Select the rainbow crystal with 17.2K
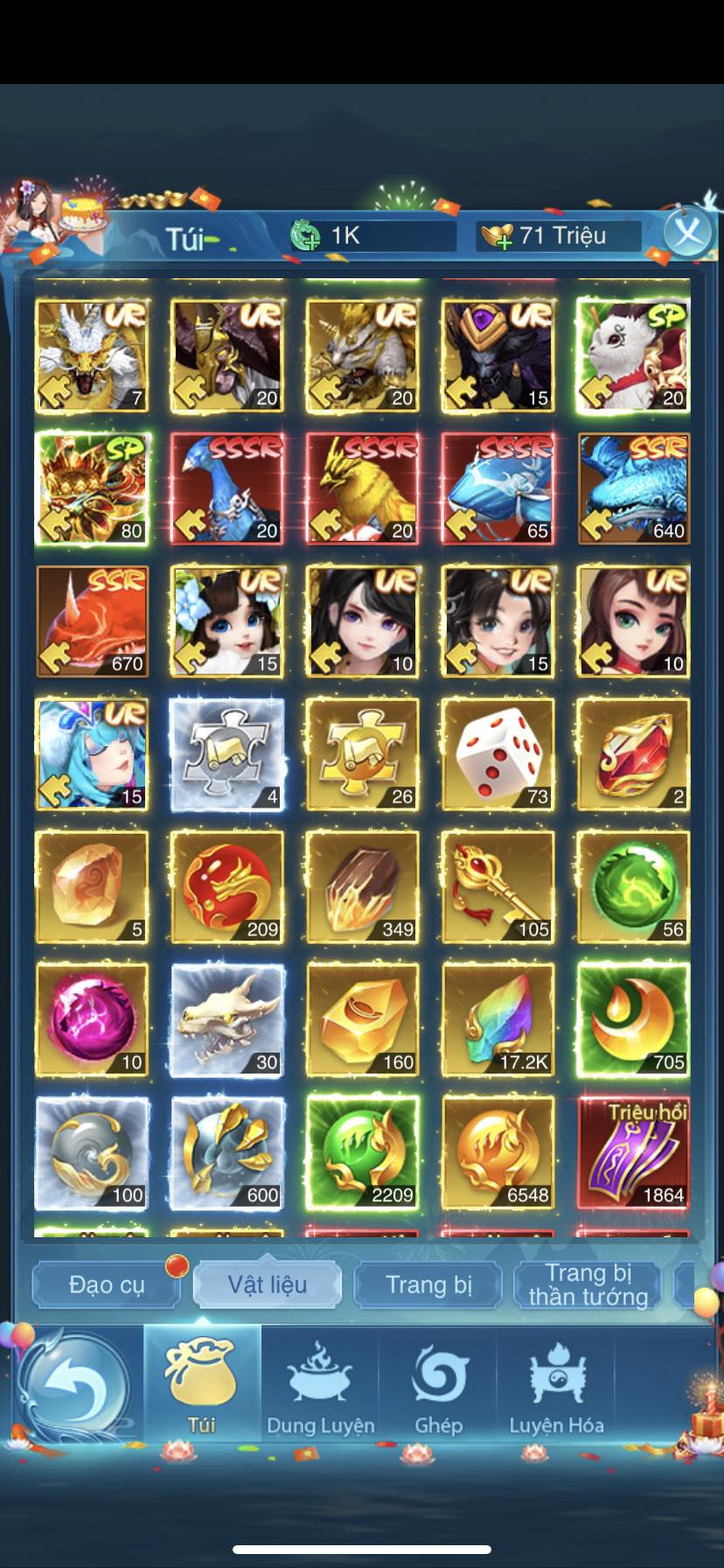The width and height of the screenshot is (724, 1568). (498, 1020)
